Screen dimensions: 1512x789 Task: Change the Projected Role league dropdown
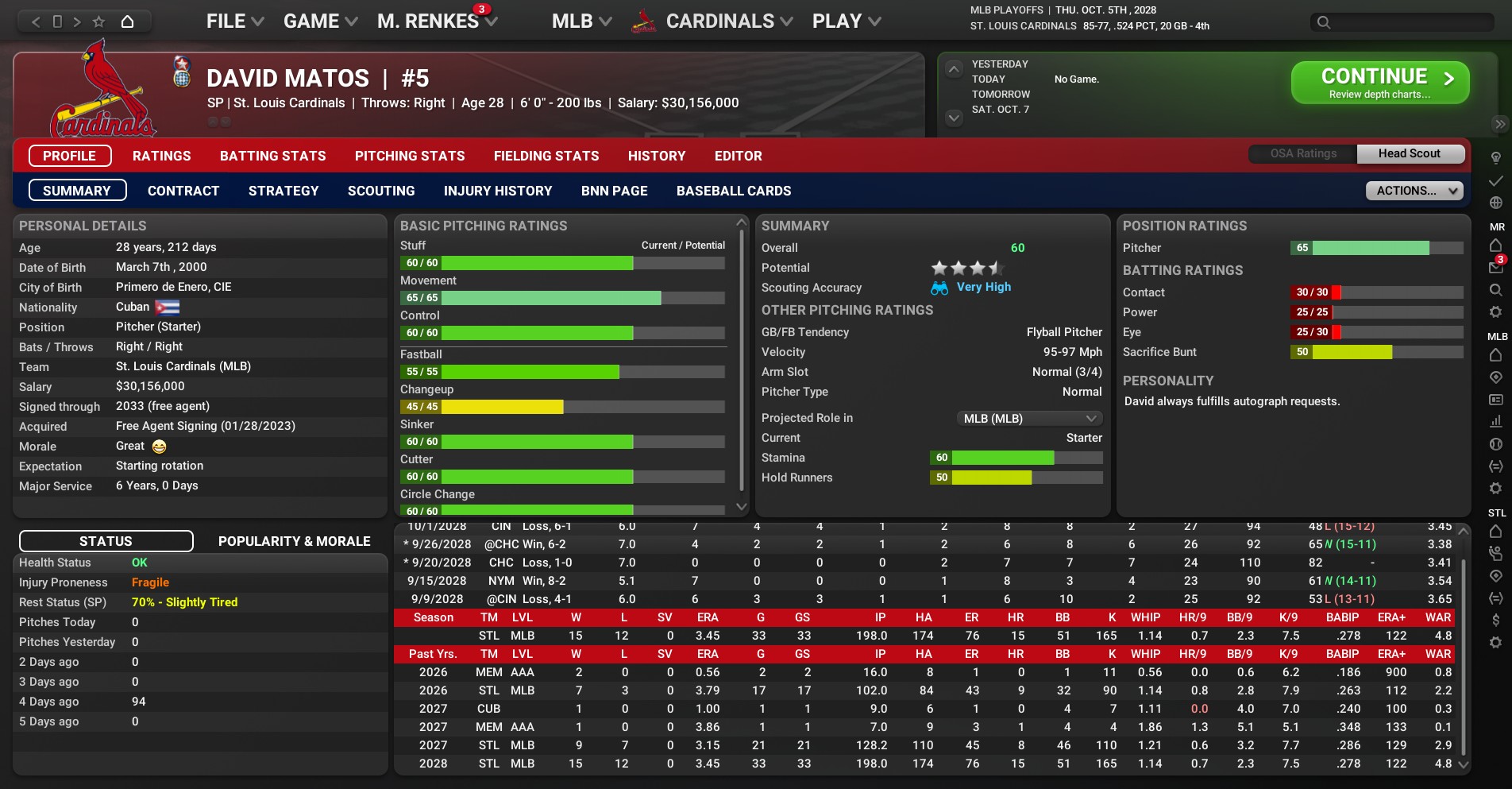click(x=1029, y=418)
